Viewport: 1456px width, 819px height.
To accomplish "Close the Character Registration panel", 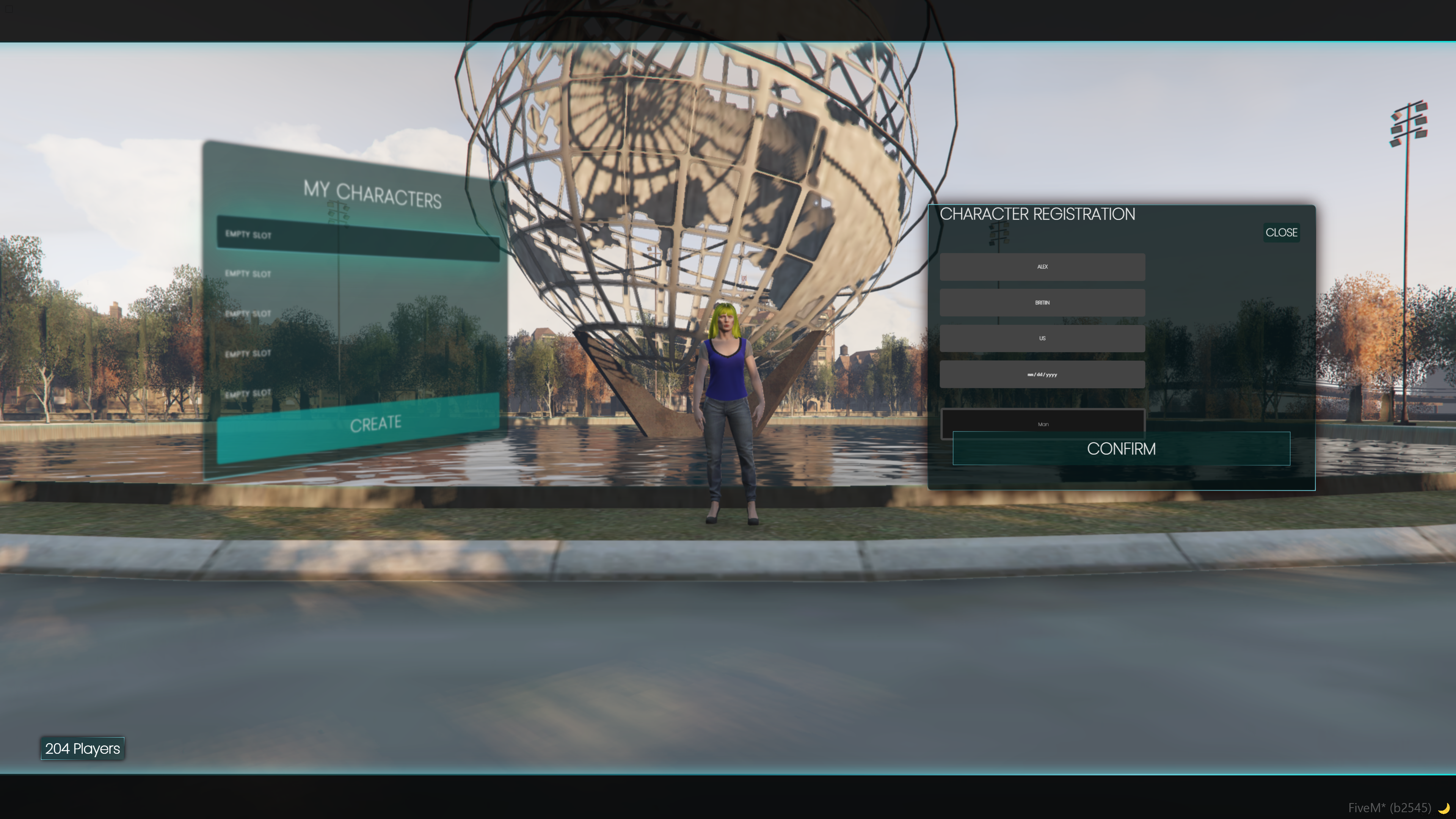I will pos(1281,233).
